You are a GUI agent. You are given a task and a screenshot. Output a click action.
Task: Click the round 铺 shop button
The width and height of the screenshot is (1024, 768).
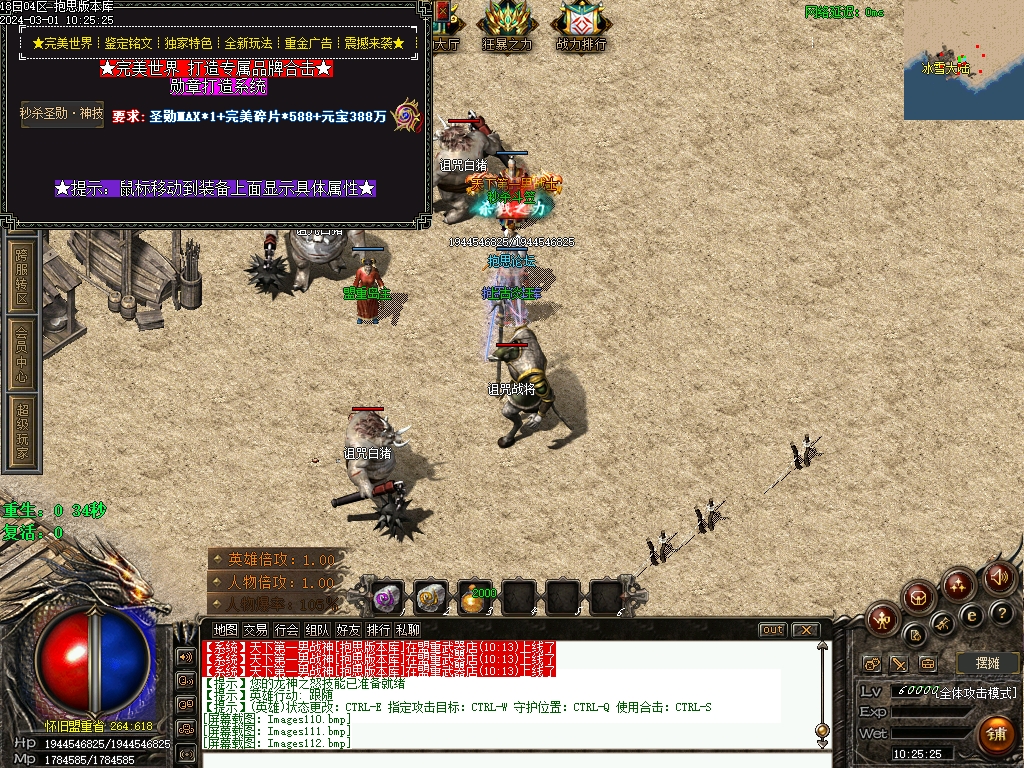click(995, 735)
